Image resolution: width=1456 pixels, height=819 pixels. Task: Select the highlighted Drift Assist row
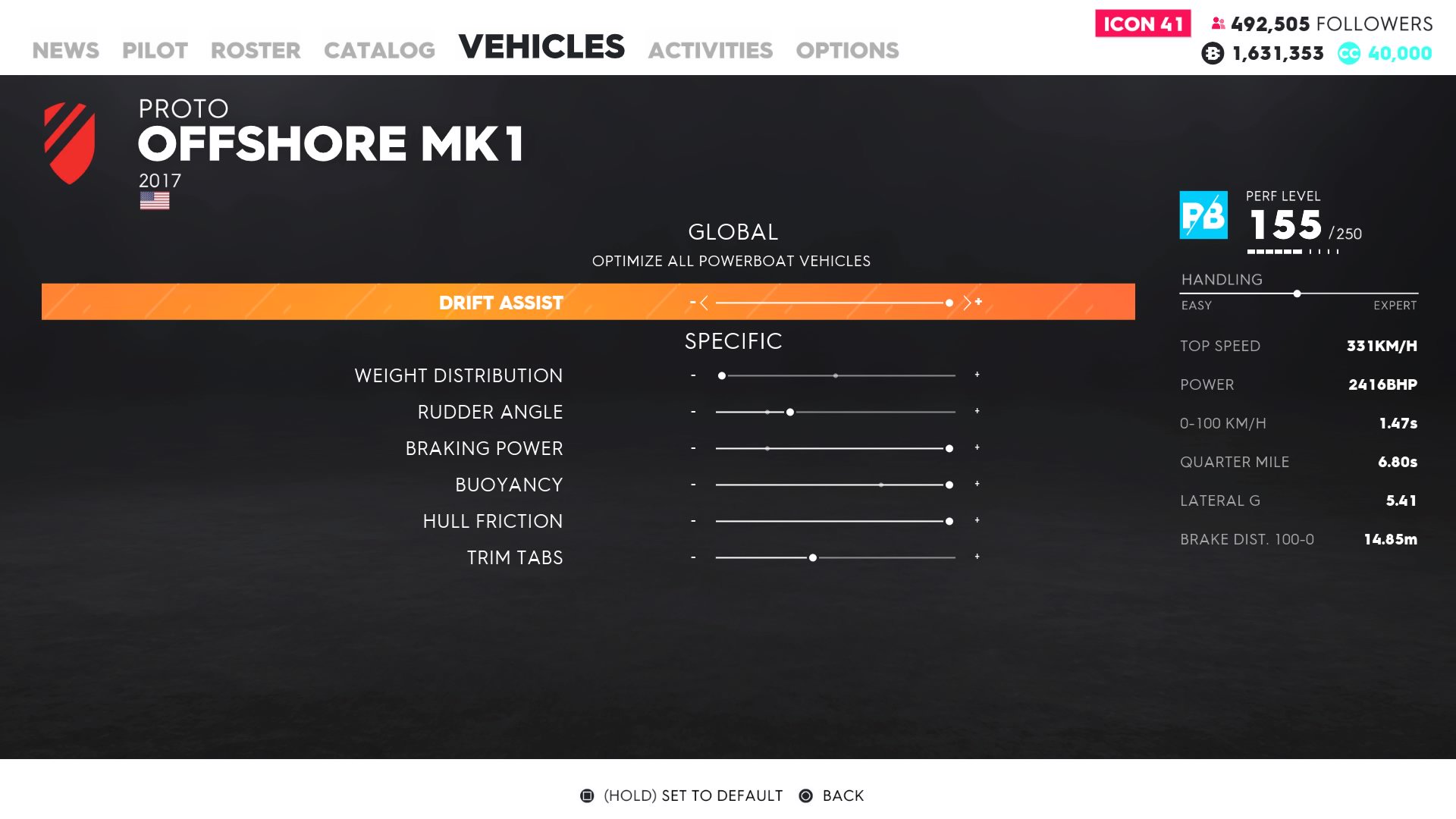click(588, 302)
